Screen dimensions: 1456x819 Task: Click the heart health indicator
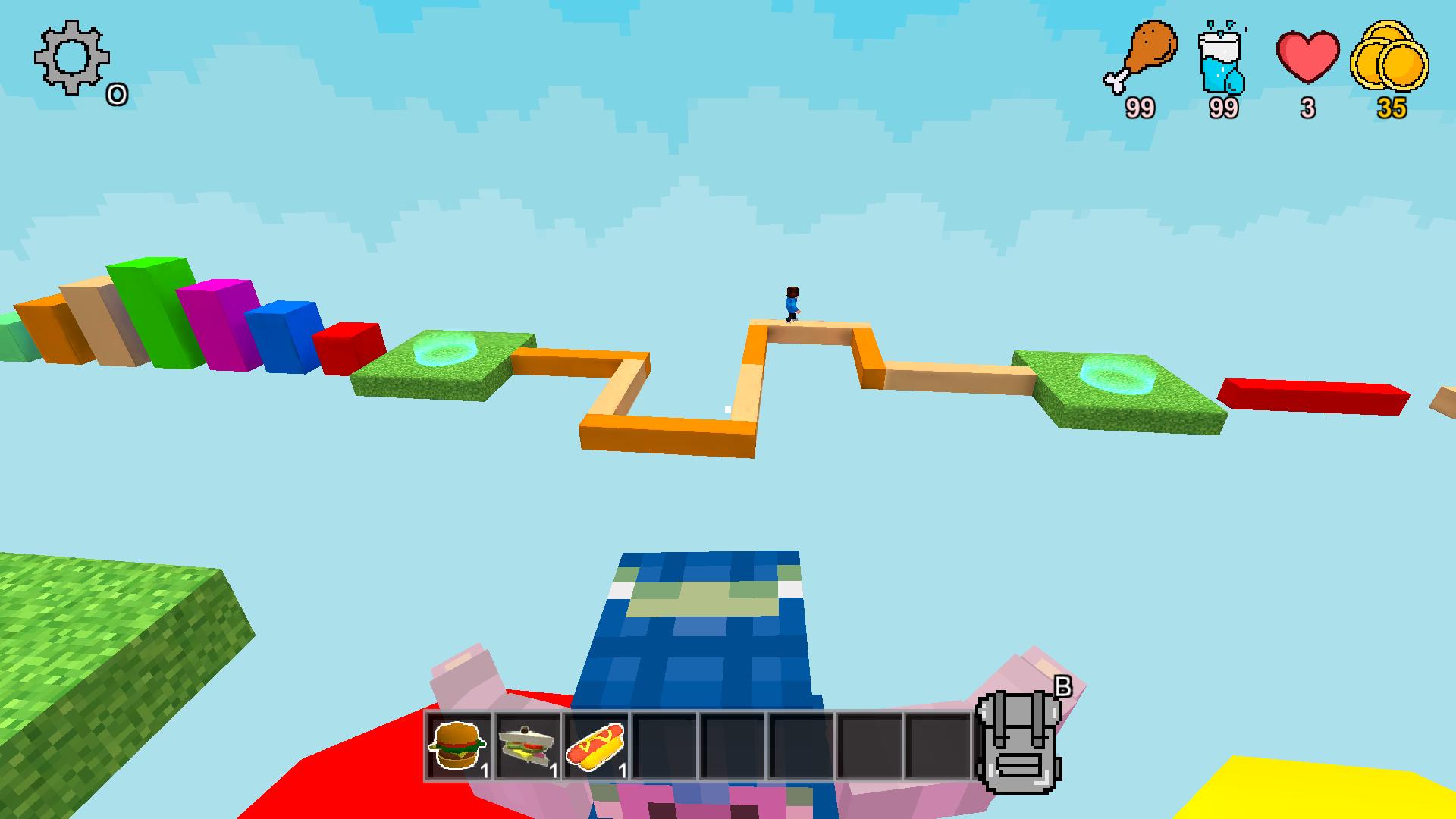pyautogui.click(x=1307, y=57)
